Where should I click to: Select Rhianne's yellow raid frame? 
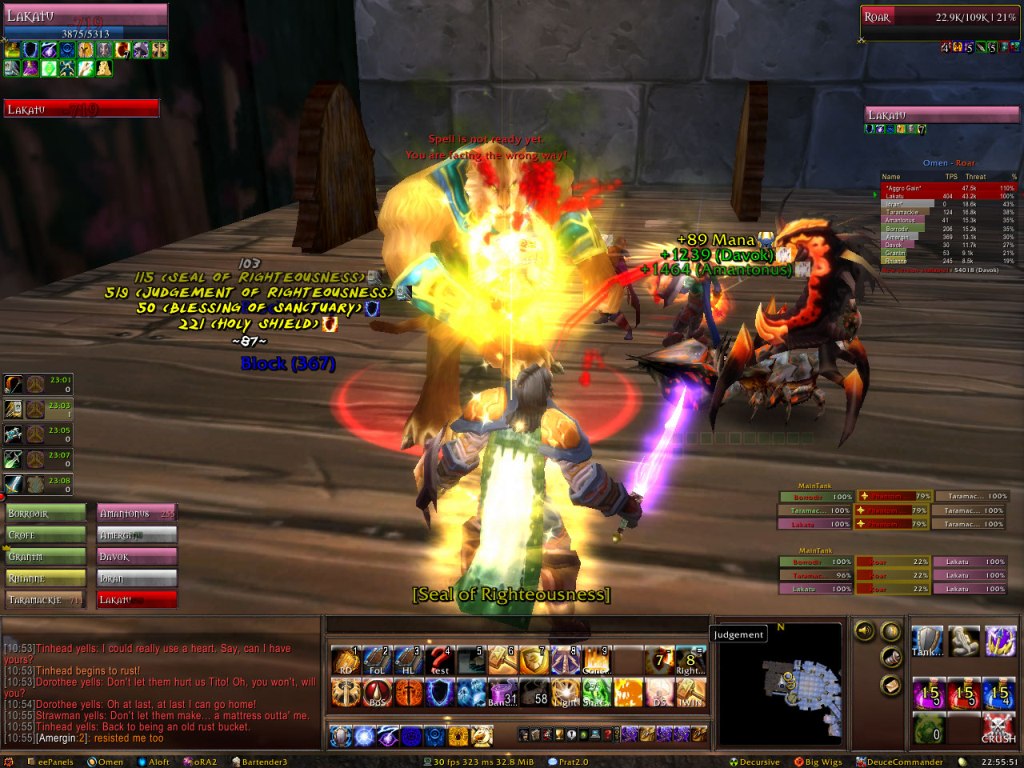(x=46, y=578)
